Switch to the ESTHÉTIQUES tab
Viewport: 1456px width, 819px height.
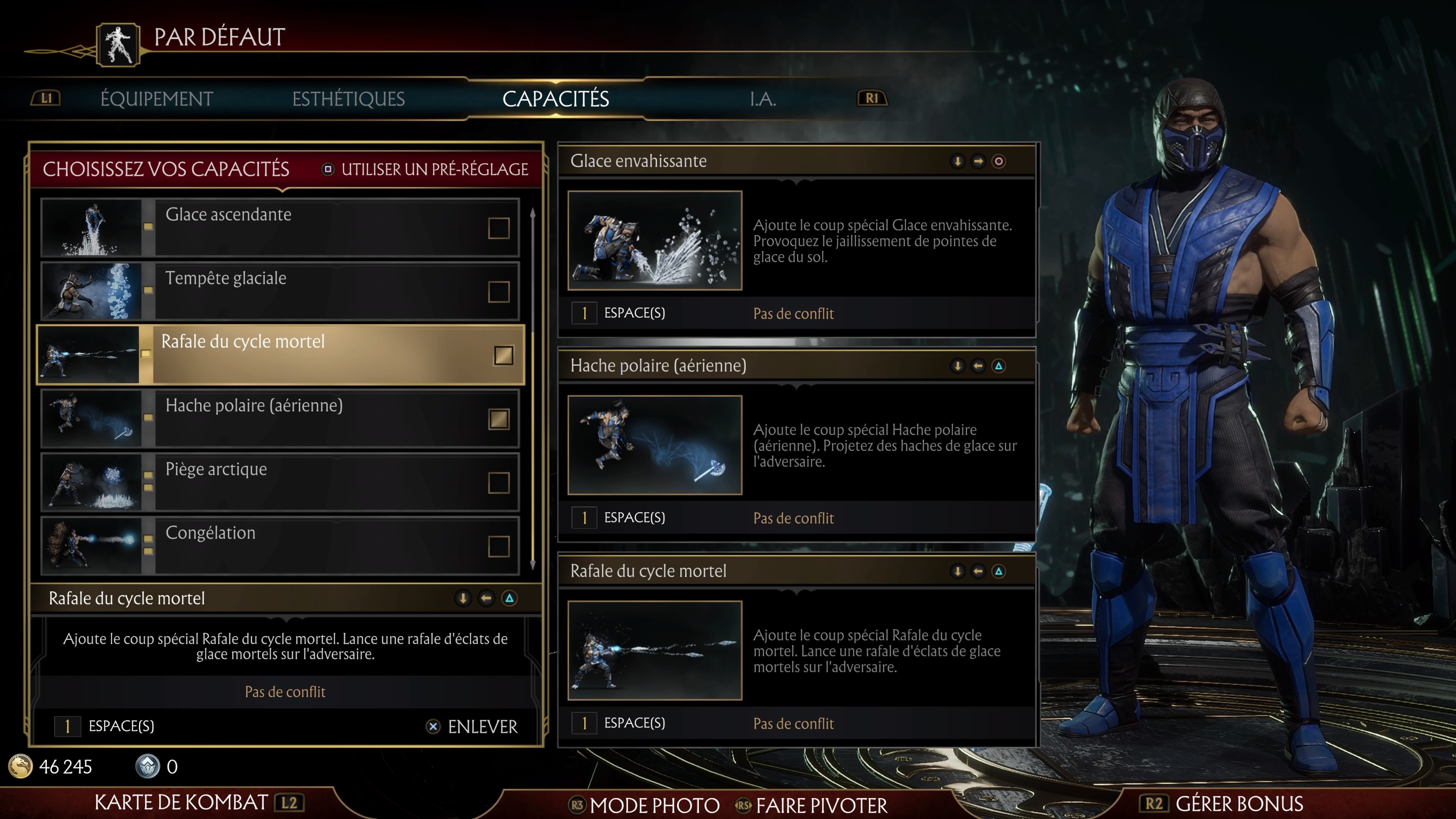point(349,98)
